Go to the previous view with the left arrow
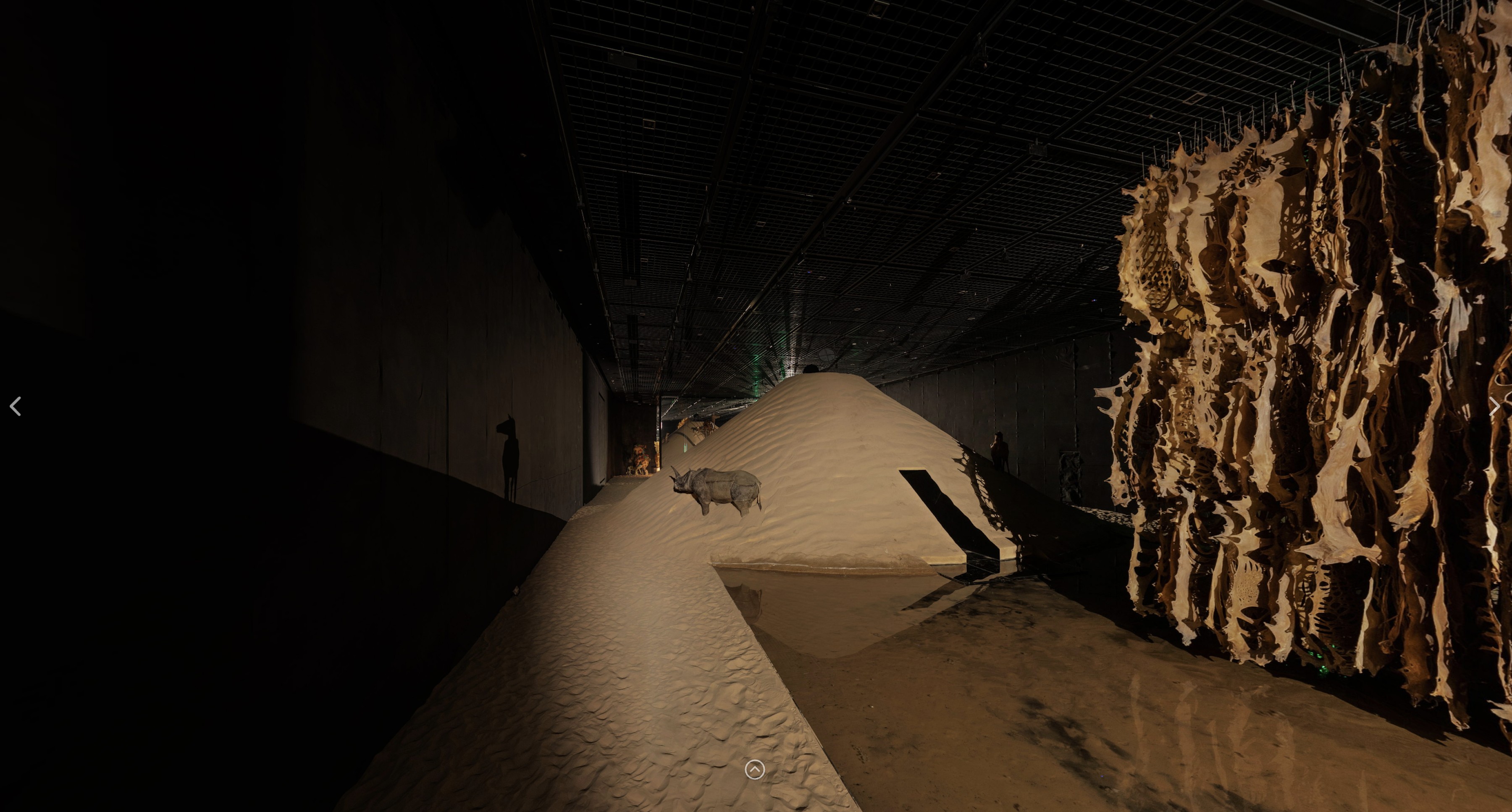This screenshot has width=1512, height=812. tap(16, 406)
